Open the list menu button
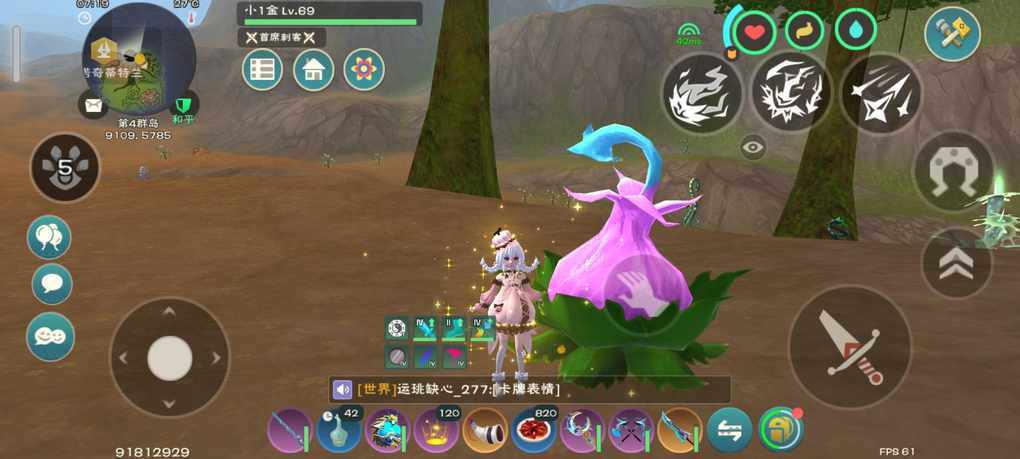Viewport: 1020px width, 459px height. coord(262,70)
